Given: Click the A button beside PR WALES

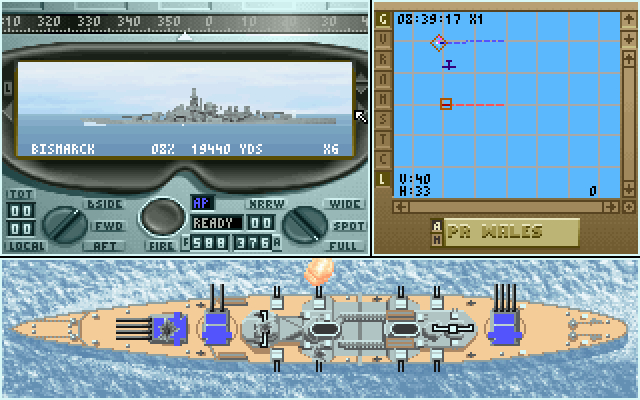Looking at the screenshot, I should tap(435, 225).
